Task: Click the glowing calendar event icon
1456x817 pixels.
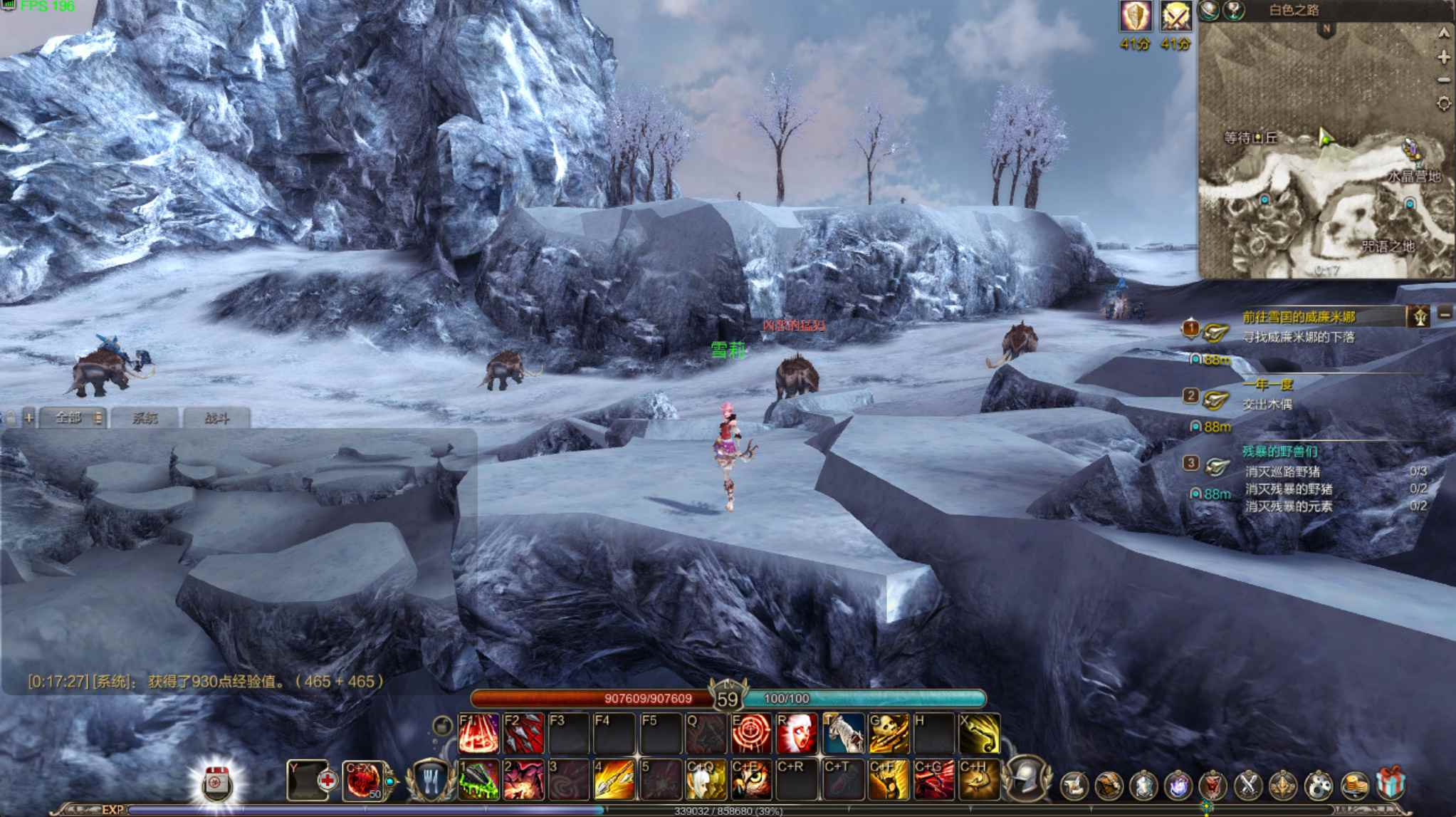Action: point(216,784)
